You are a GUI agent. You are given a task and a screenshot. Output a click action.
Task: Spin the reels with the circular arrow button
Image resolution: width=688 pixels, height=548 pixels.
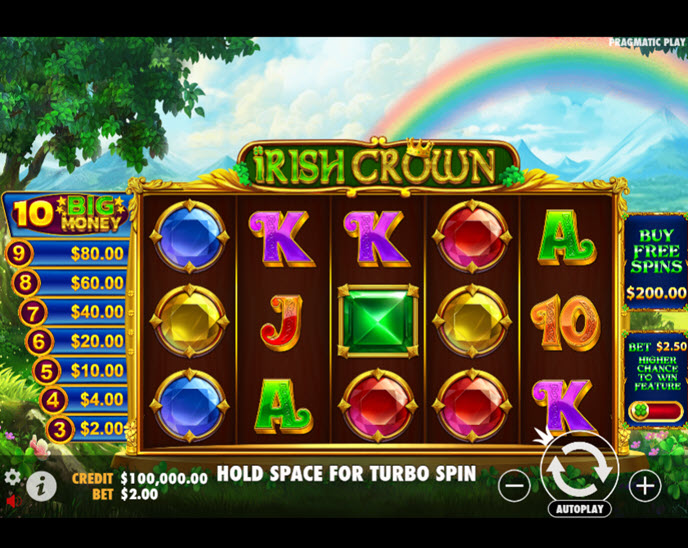coord(579,471)
